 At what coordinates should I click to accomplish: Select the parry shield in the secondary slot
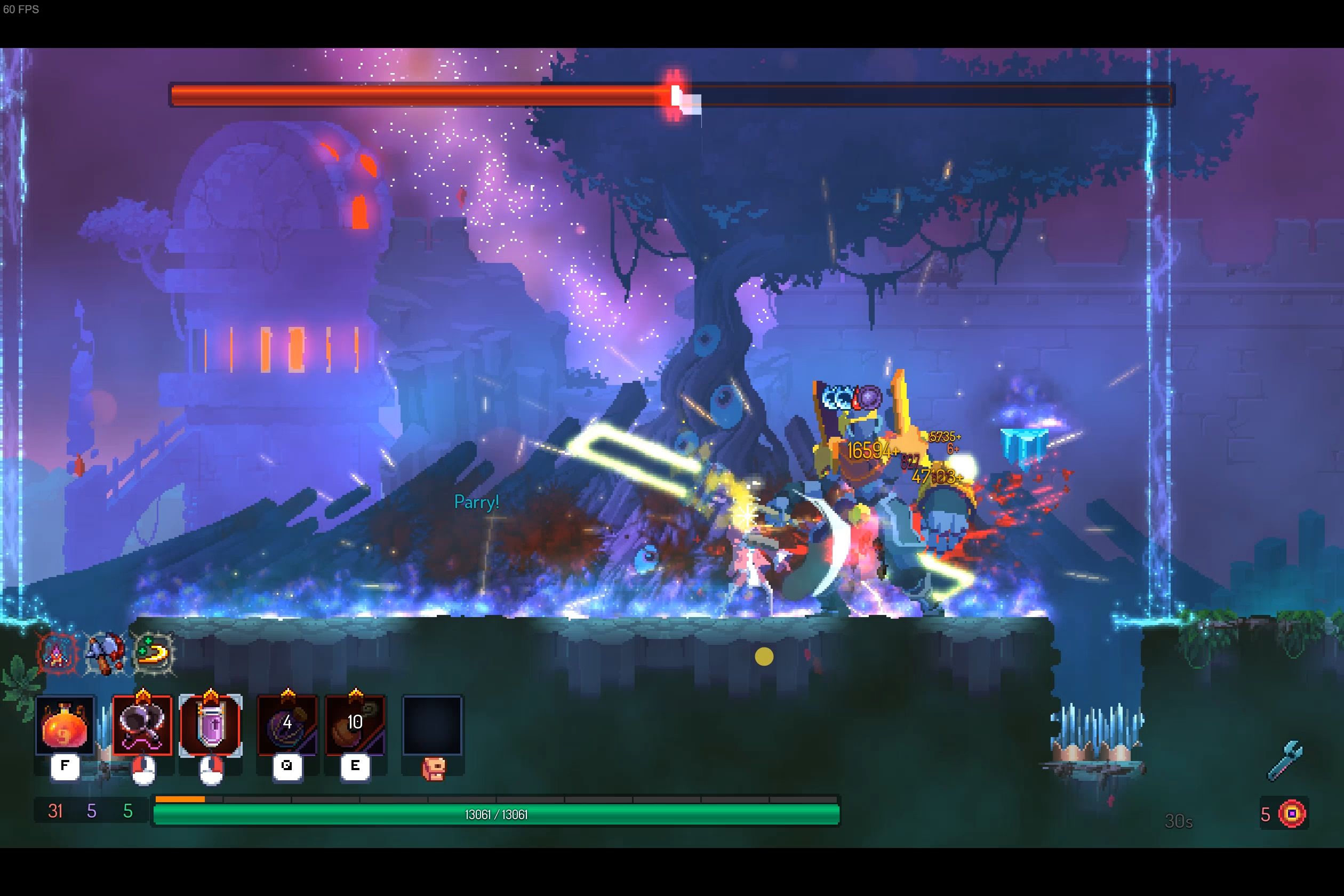point(211,726)
